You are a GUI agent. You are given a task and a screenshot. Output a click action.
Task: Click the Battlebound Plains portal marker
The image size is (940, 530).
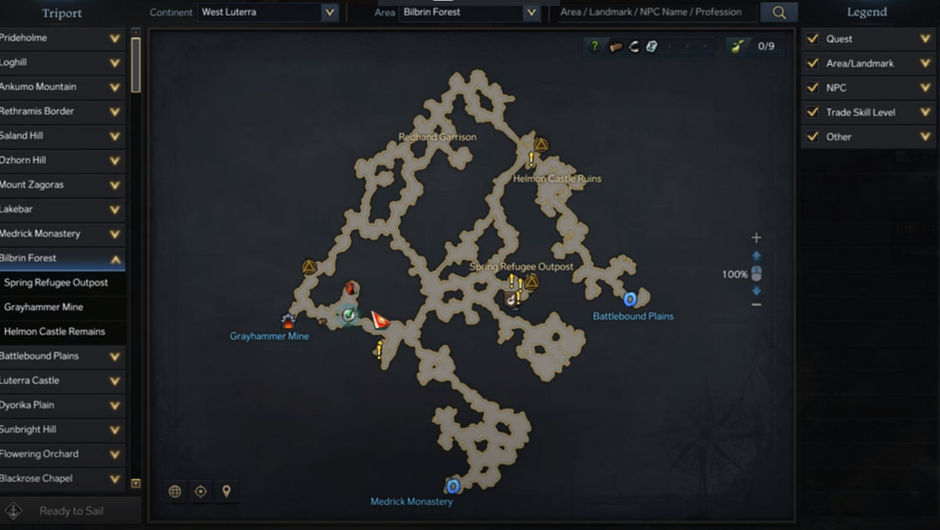tap(630, 299)
